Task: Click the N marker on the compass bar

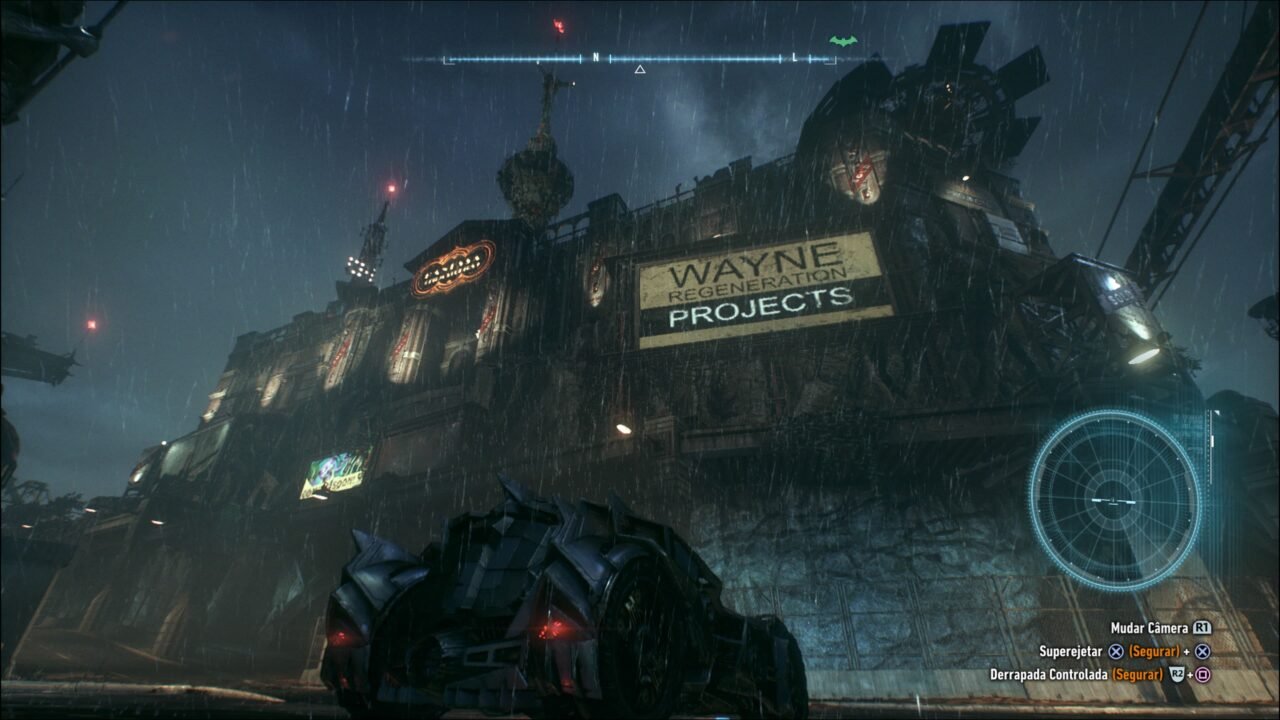Action: tap(597, 58)
